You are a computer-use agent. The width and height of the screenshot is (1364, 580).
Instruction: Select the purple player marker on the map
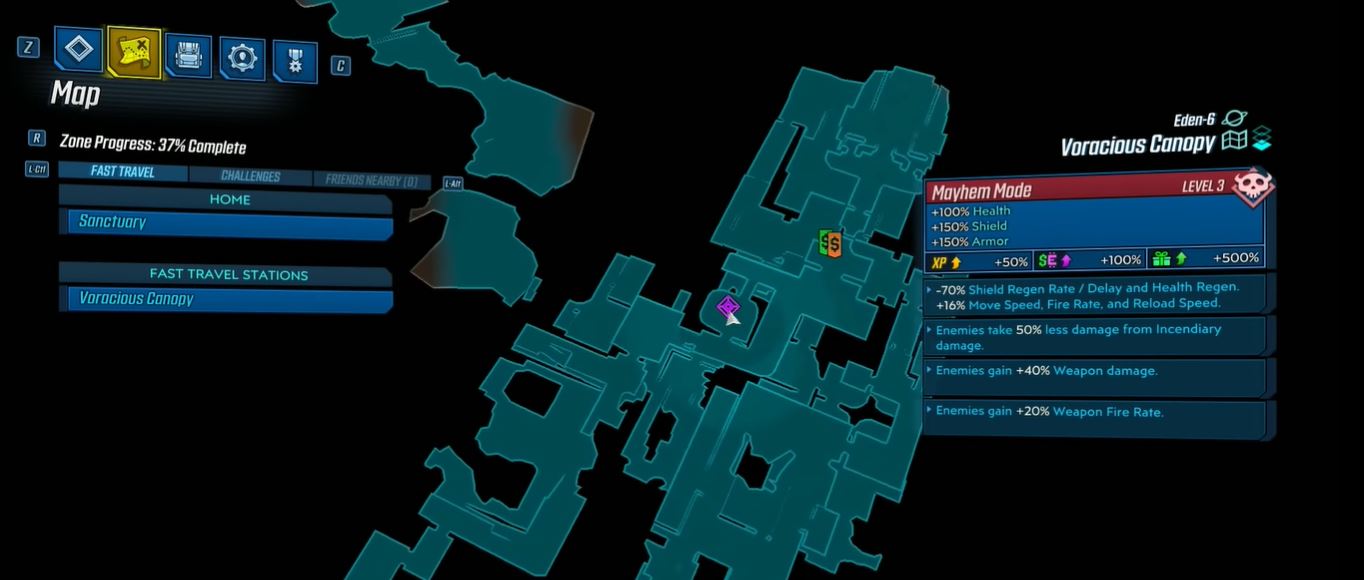(728, 307)
